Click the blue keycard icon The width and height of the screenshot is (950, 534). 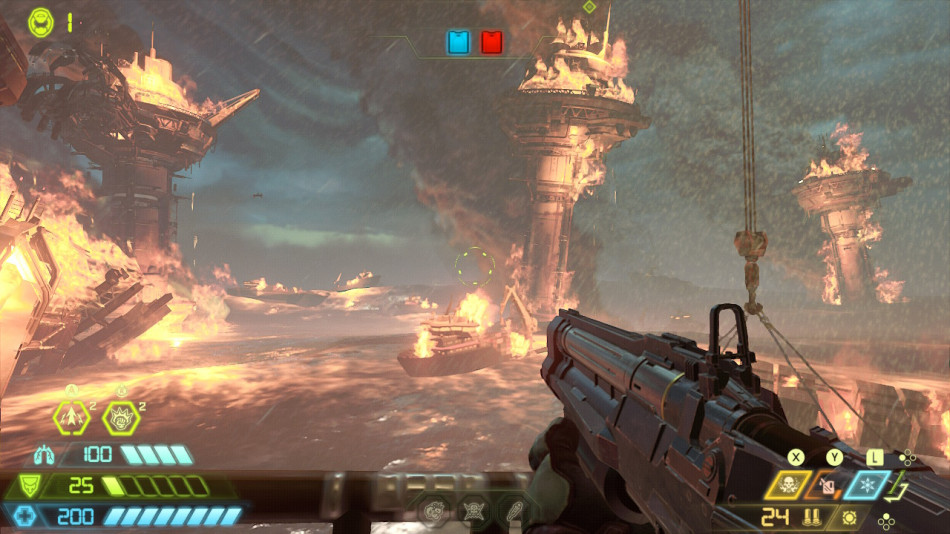click(459, 42)
